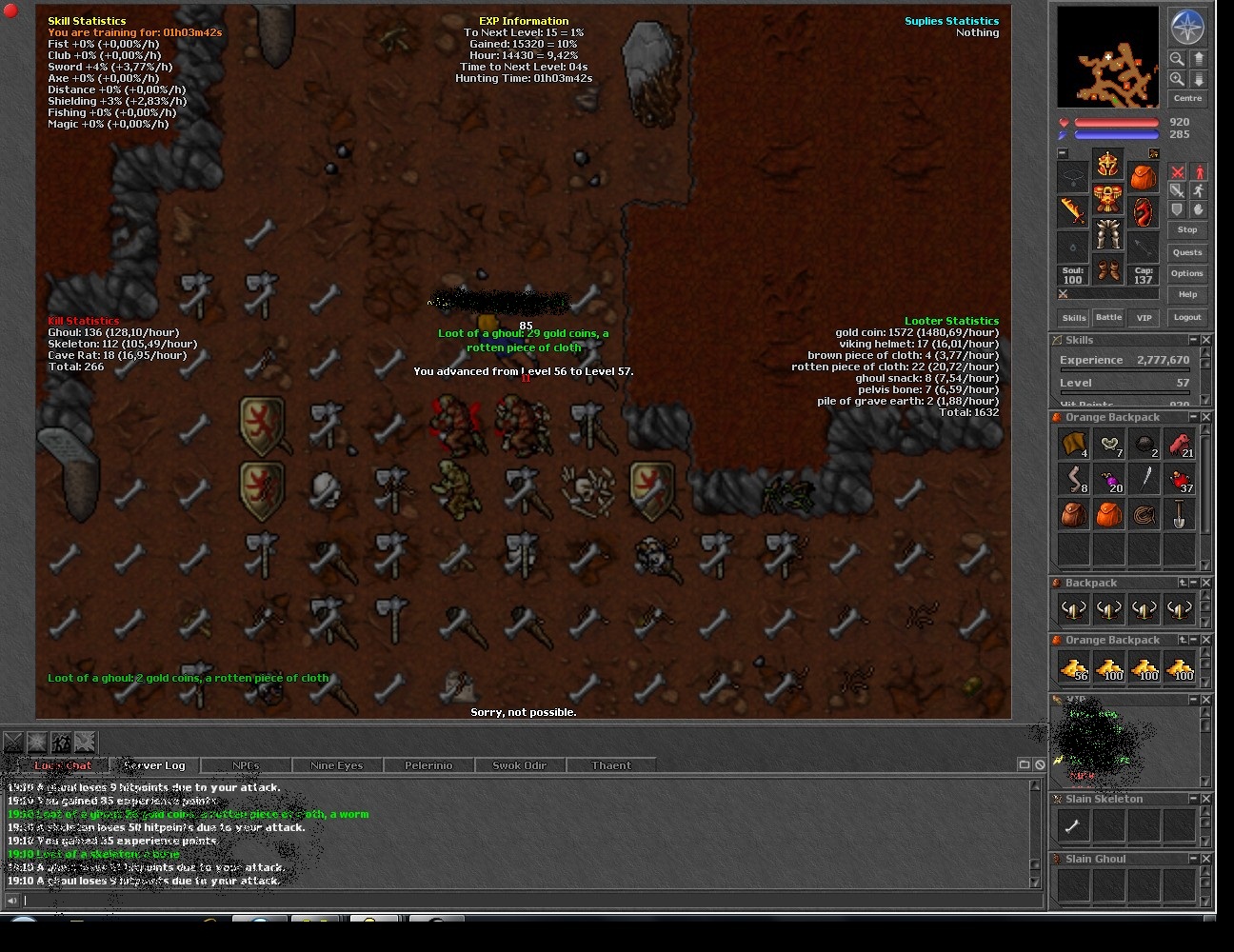Screen dimensions: 1234x952
Task: Switch to the Server Log chat tab
Action: tap(154, 765)
